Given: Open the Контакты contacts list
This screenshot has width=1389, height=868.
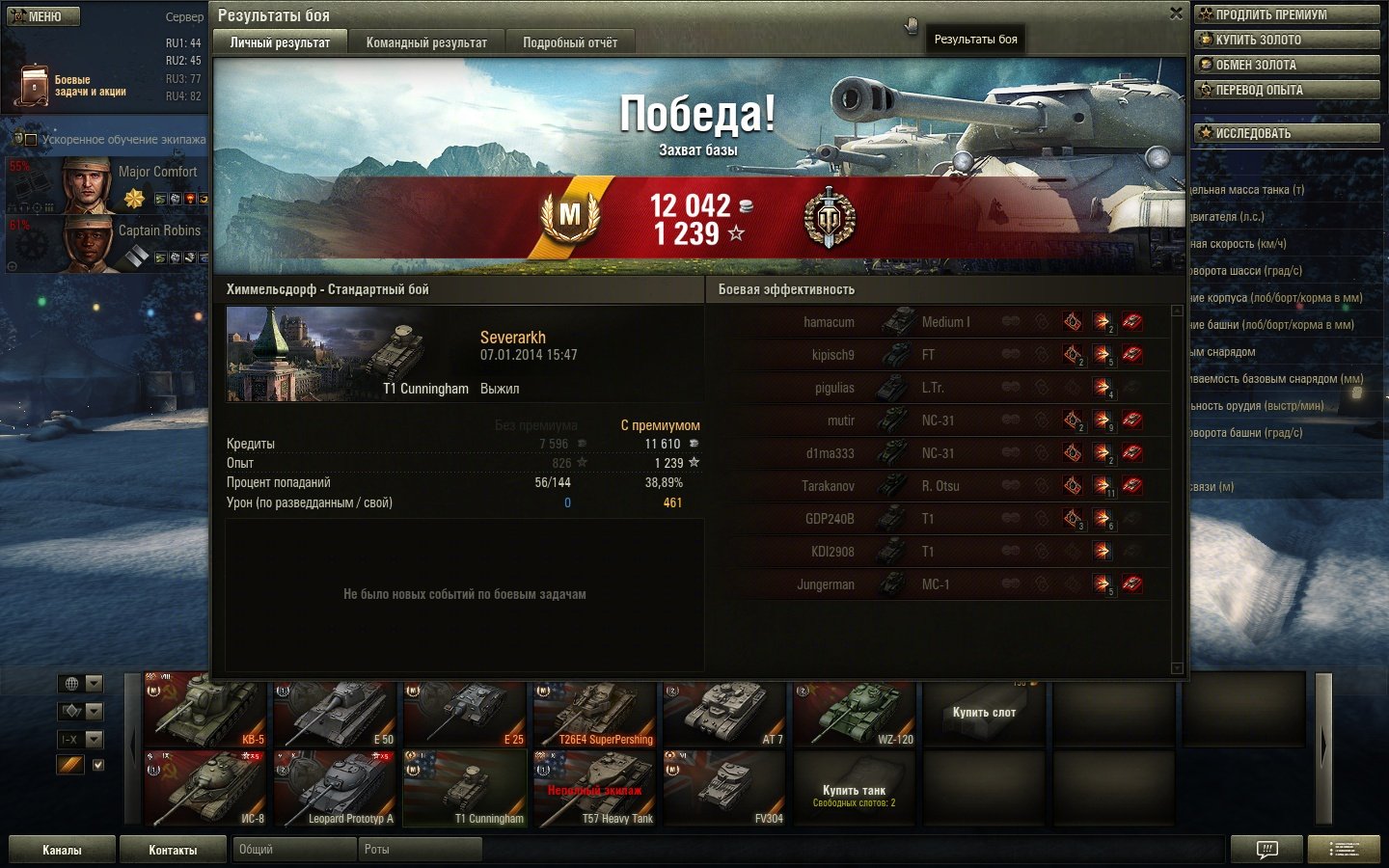Looking at the screenshot, I should click(x=173, y=850).
